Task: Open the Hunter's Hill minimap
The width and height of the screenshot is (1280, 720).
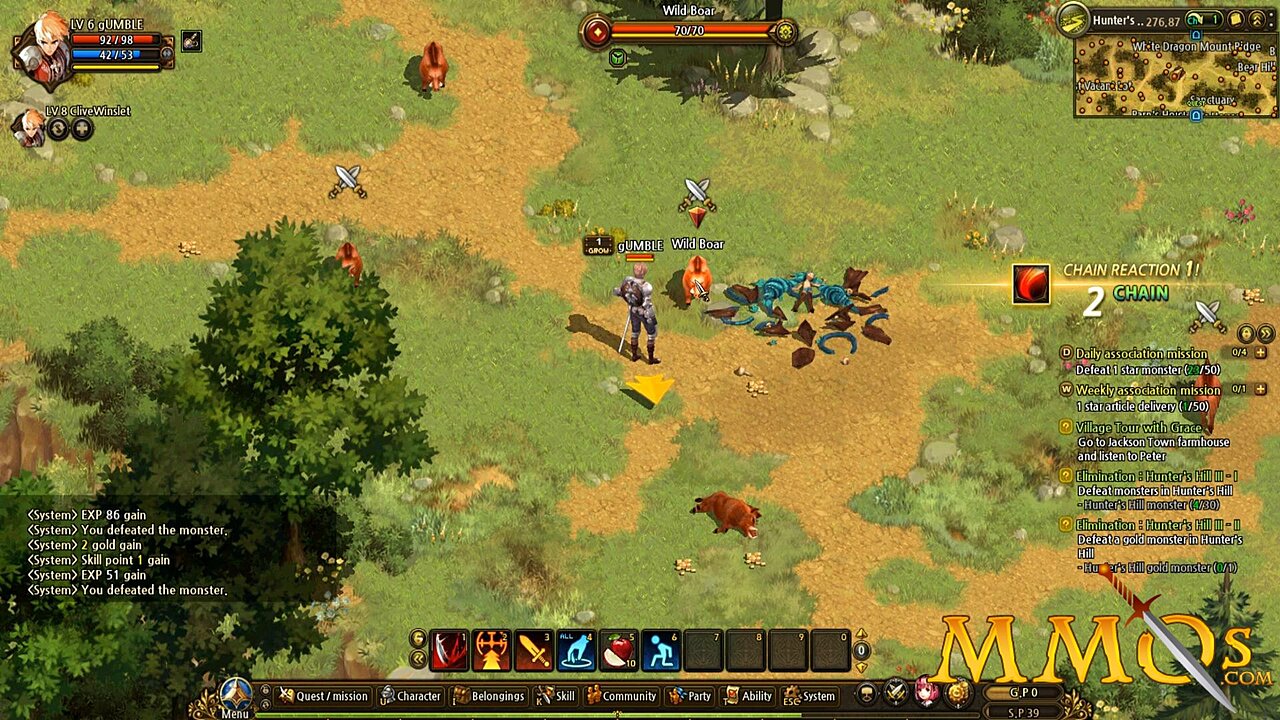Action: (x=1176, y=76)
